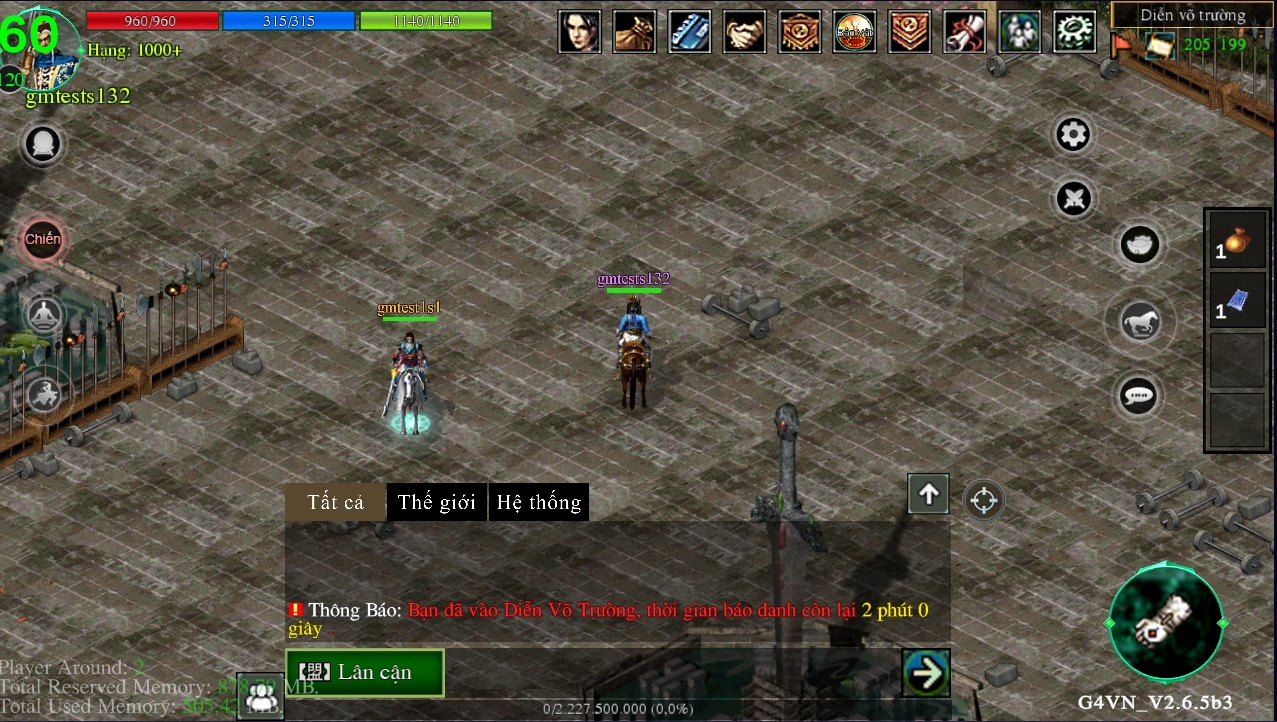Open the character portrait icon in top bar

pyautogui.click(x=580, y=32)
